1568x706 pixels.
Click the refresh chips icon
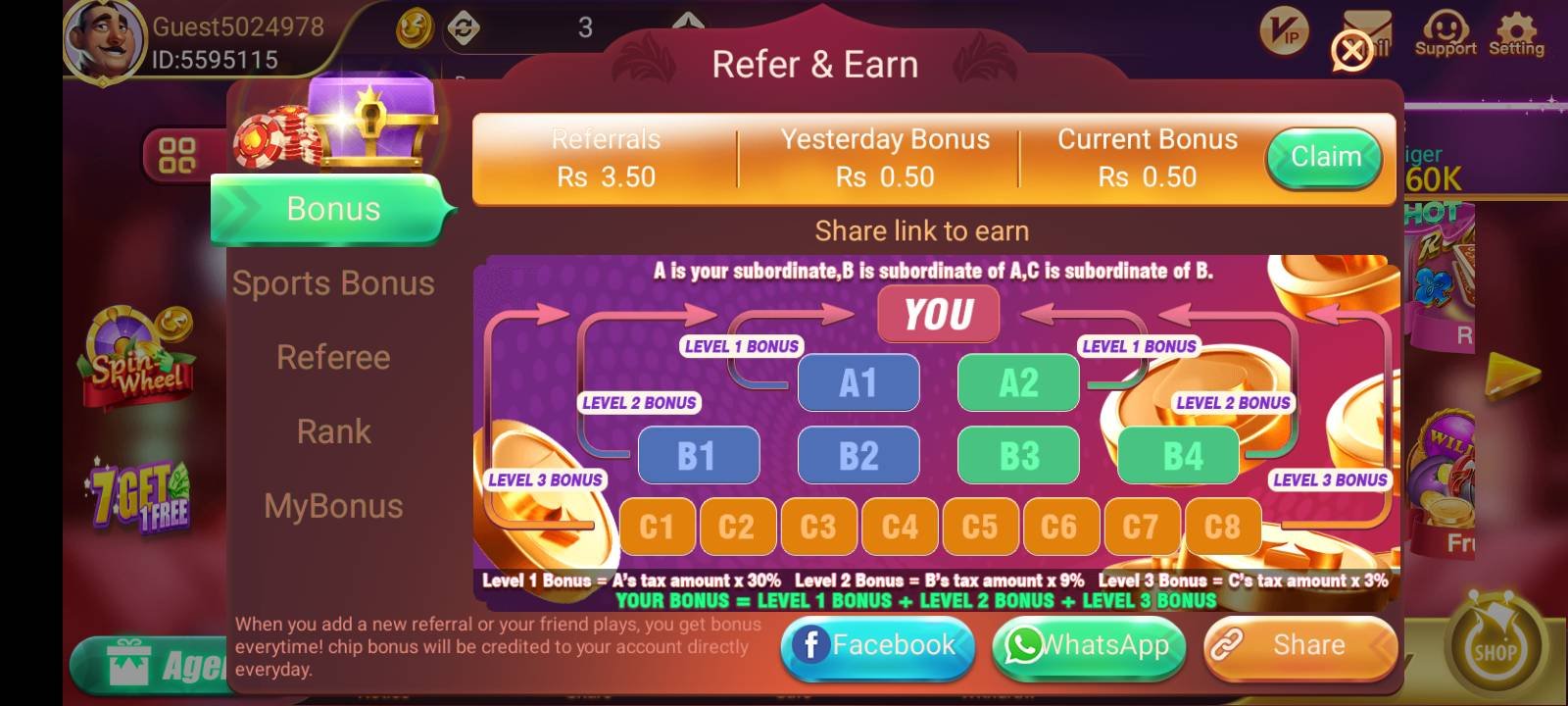tap(464, 28)
